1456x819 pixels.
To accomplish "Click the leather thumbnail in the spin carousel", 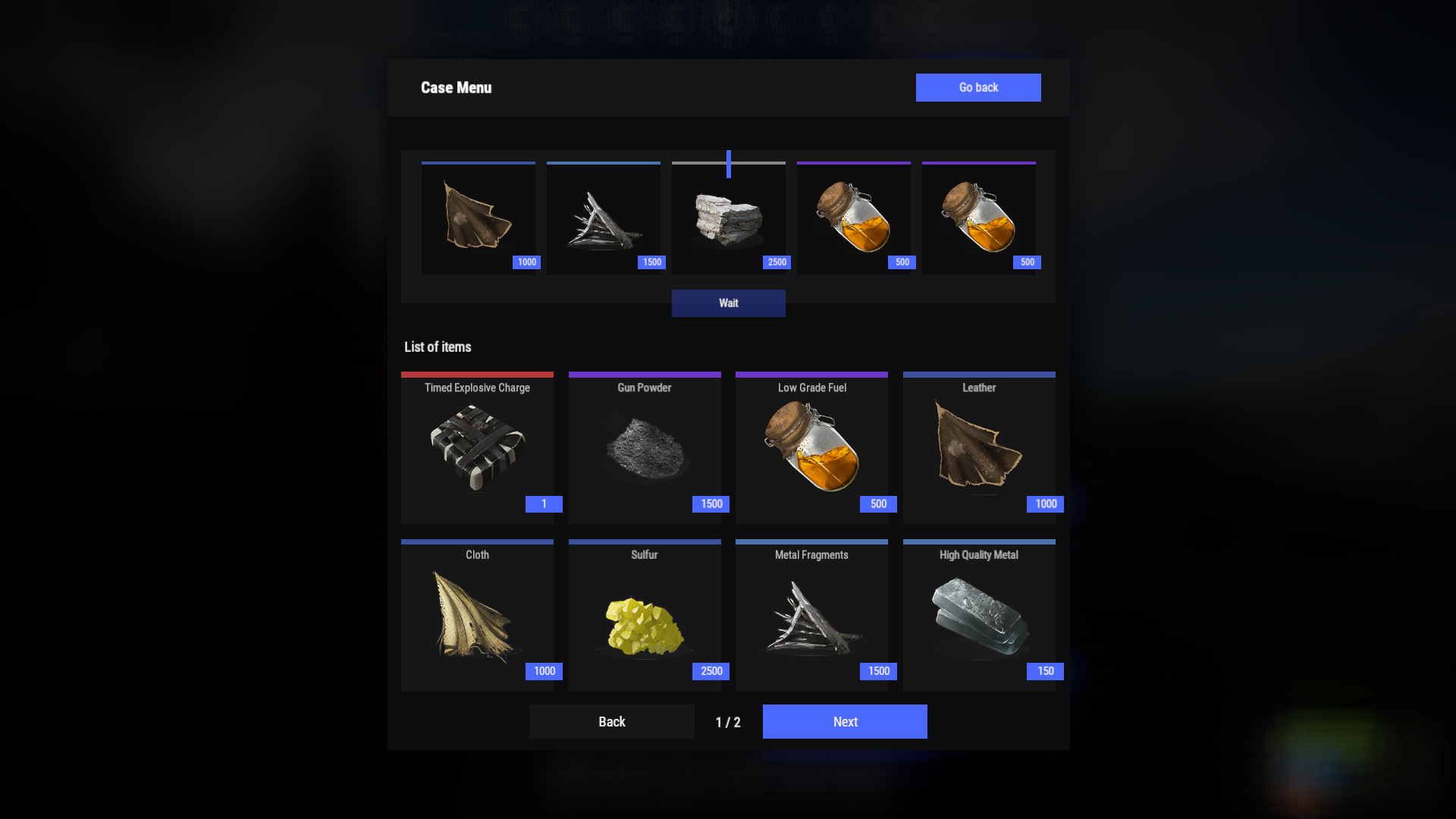I will point(478,218).
